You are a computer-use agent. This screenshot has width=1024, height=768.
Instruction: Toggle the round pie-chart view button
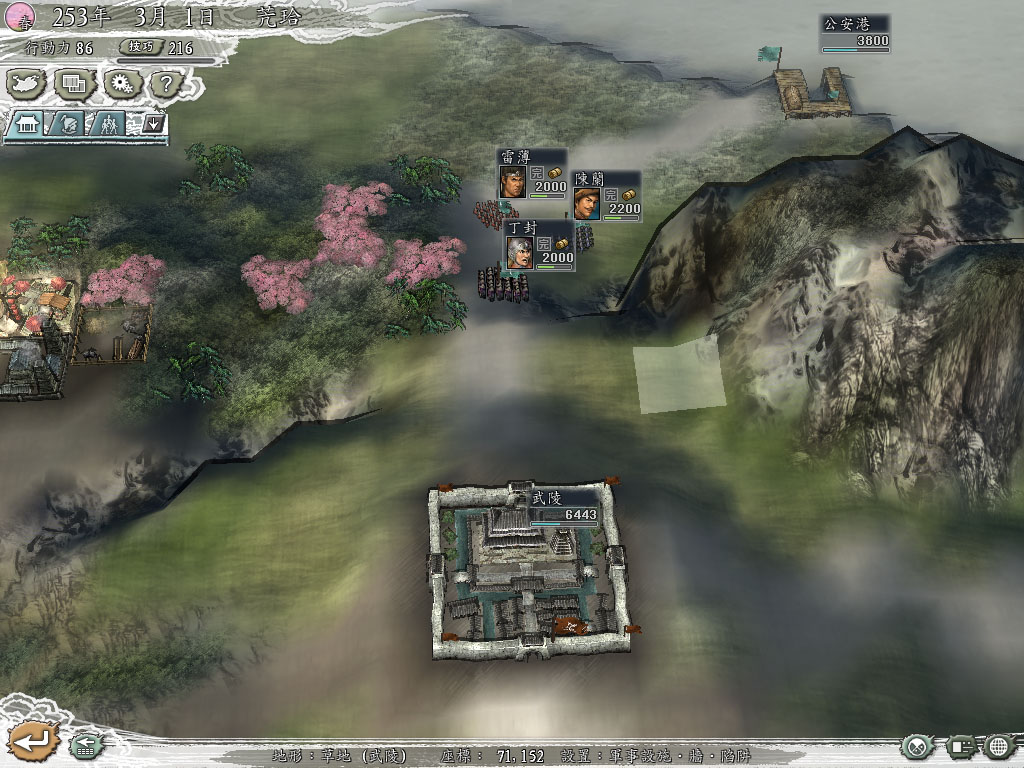918,746
